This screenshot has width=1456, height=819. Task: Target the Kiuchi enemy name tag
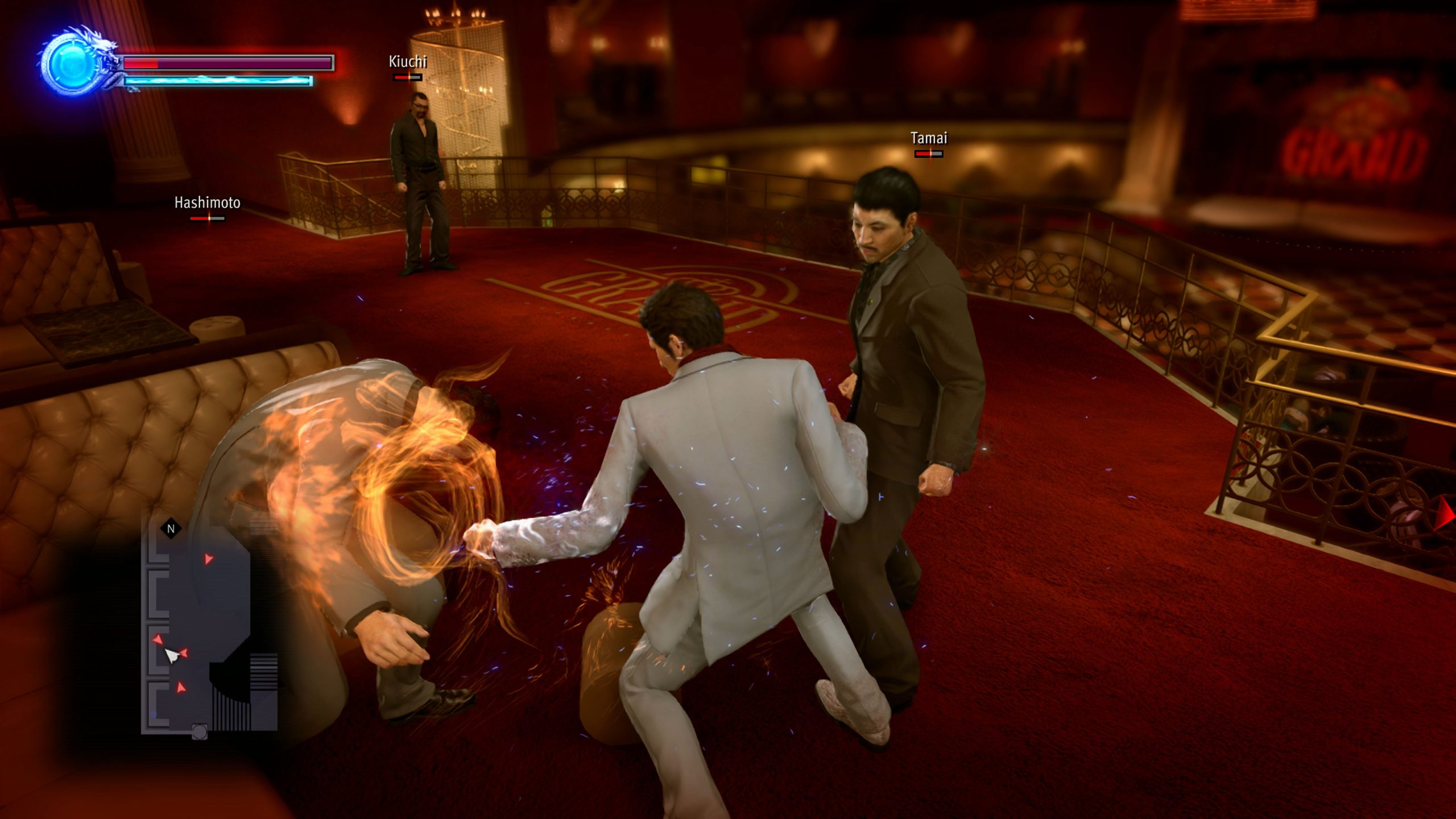pyautogui.click(x=407, y=61)
